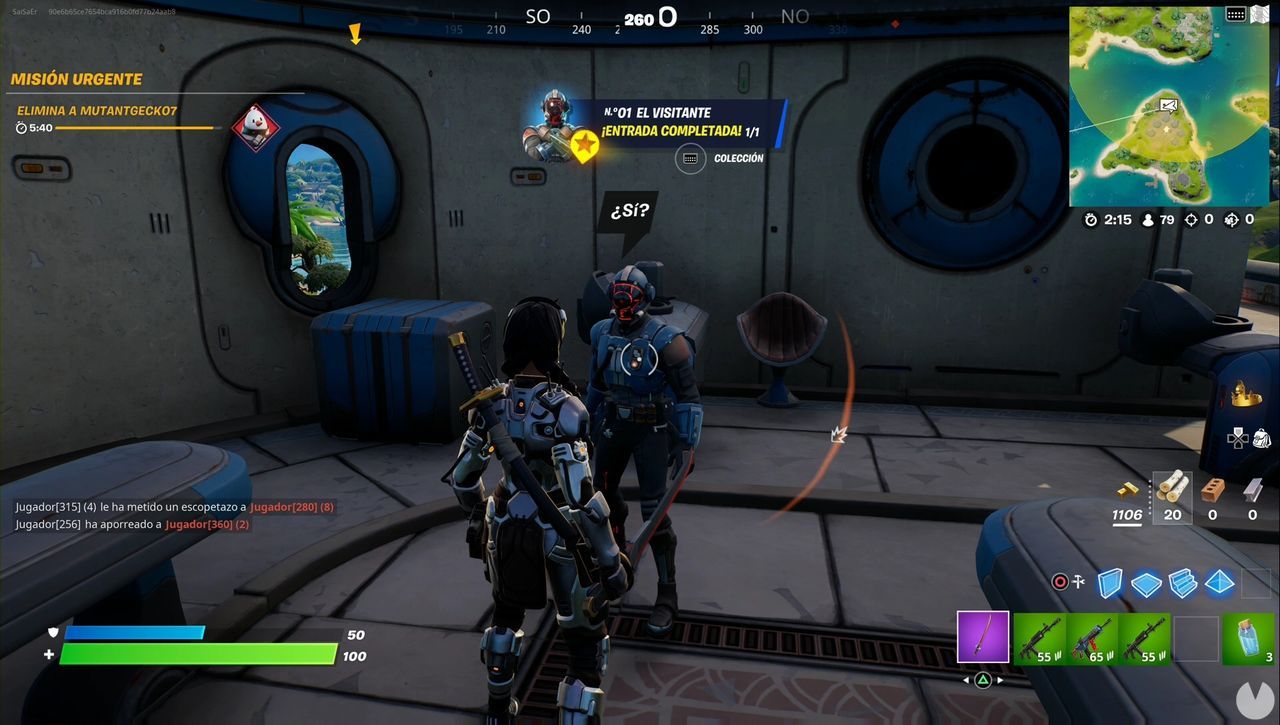This screenshot has width=1280, height=725.
Task: Toggle the highlighted wood material slot
Action: 1172,495
